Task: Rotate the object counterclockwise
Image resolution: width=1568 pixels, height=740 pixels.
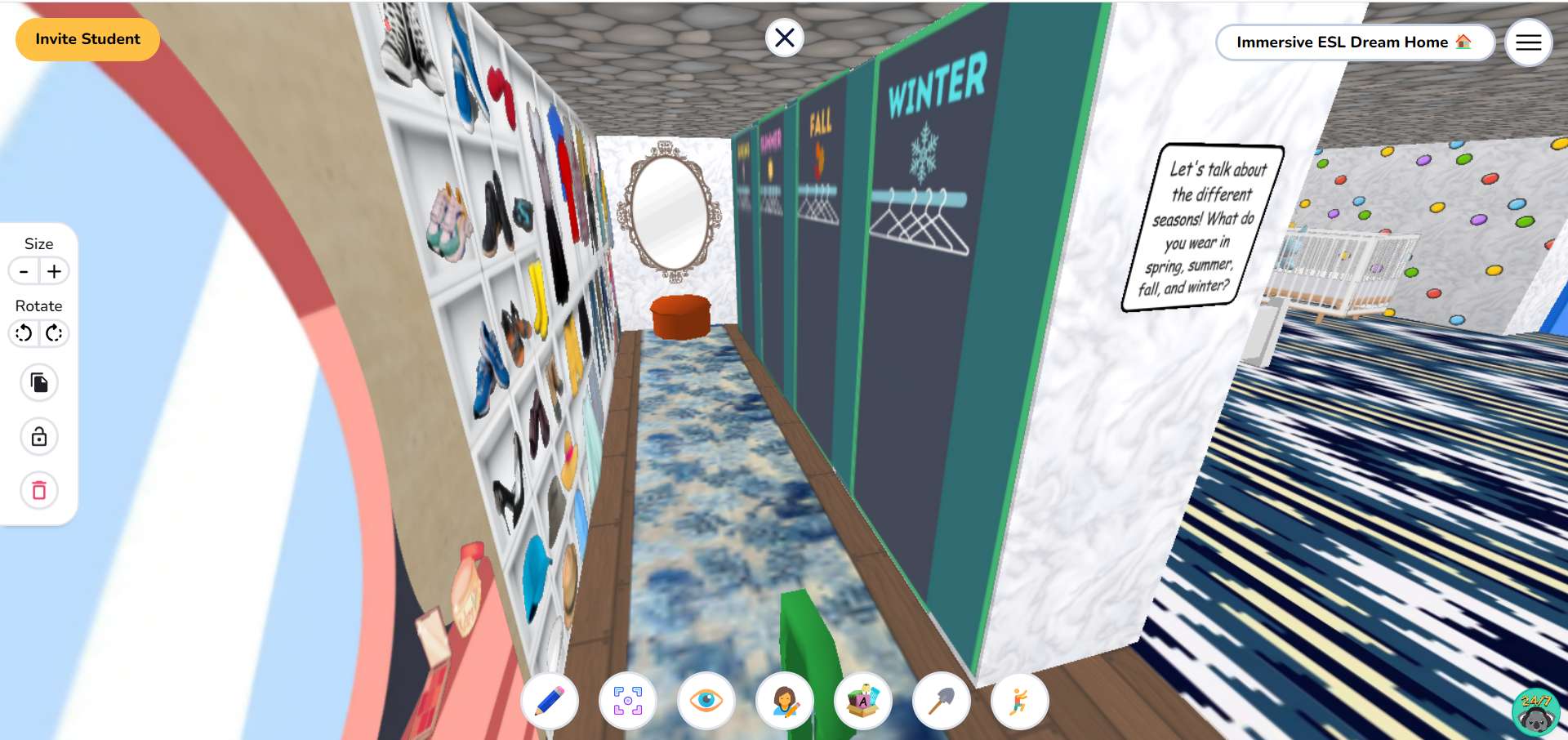Action: pyautogui.click(x=23, y=333)
